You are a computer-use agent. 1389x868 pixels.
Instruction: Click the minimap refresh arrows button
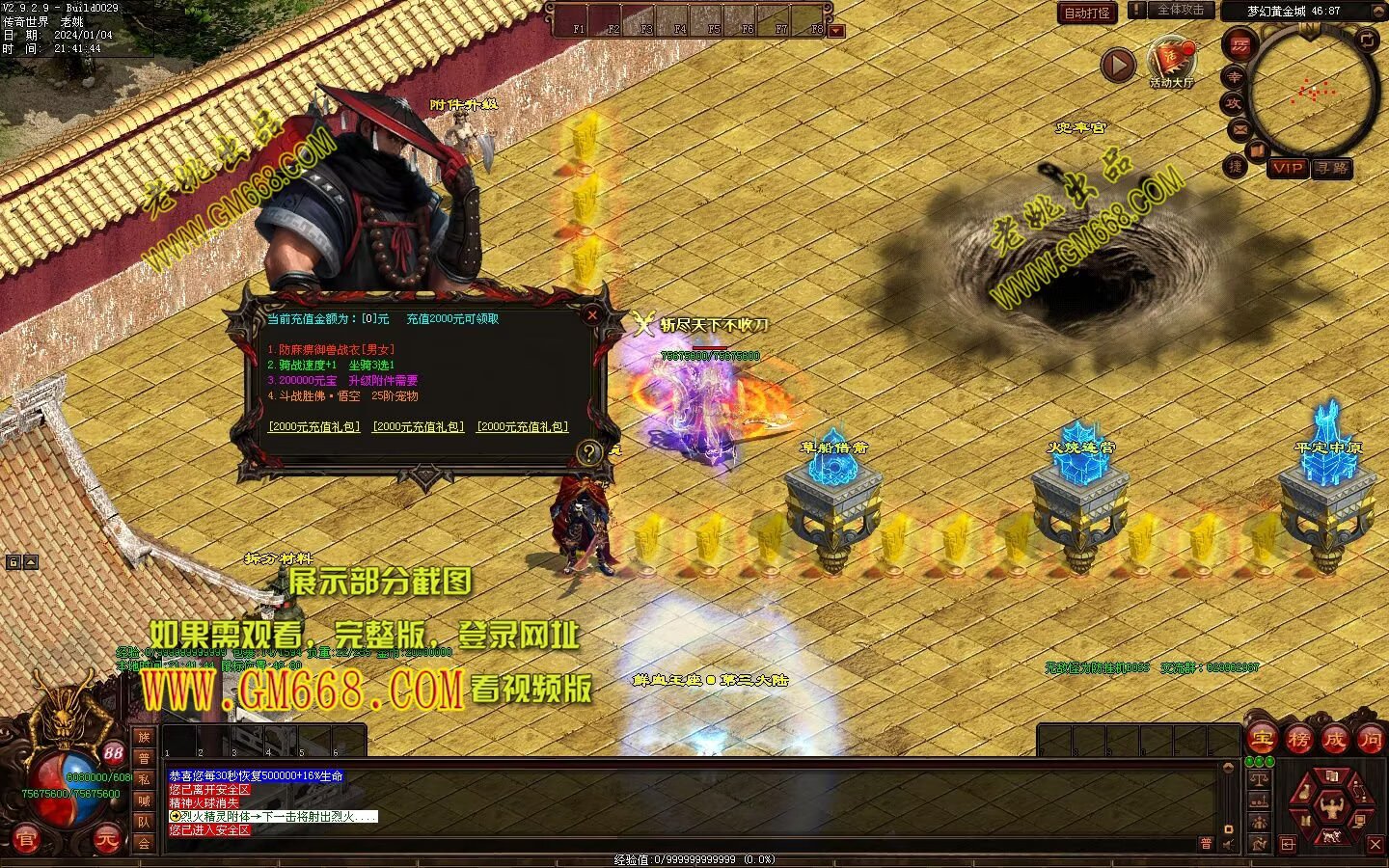point(1369,40)
